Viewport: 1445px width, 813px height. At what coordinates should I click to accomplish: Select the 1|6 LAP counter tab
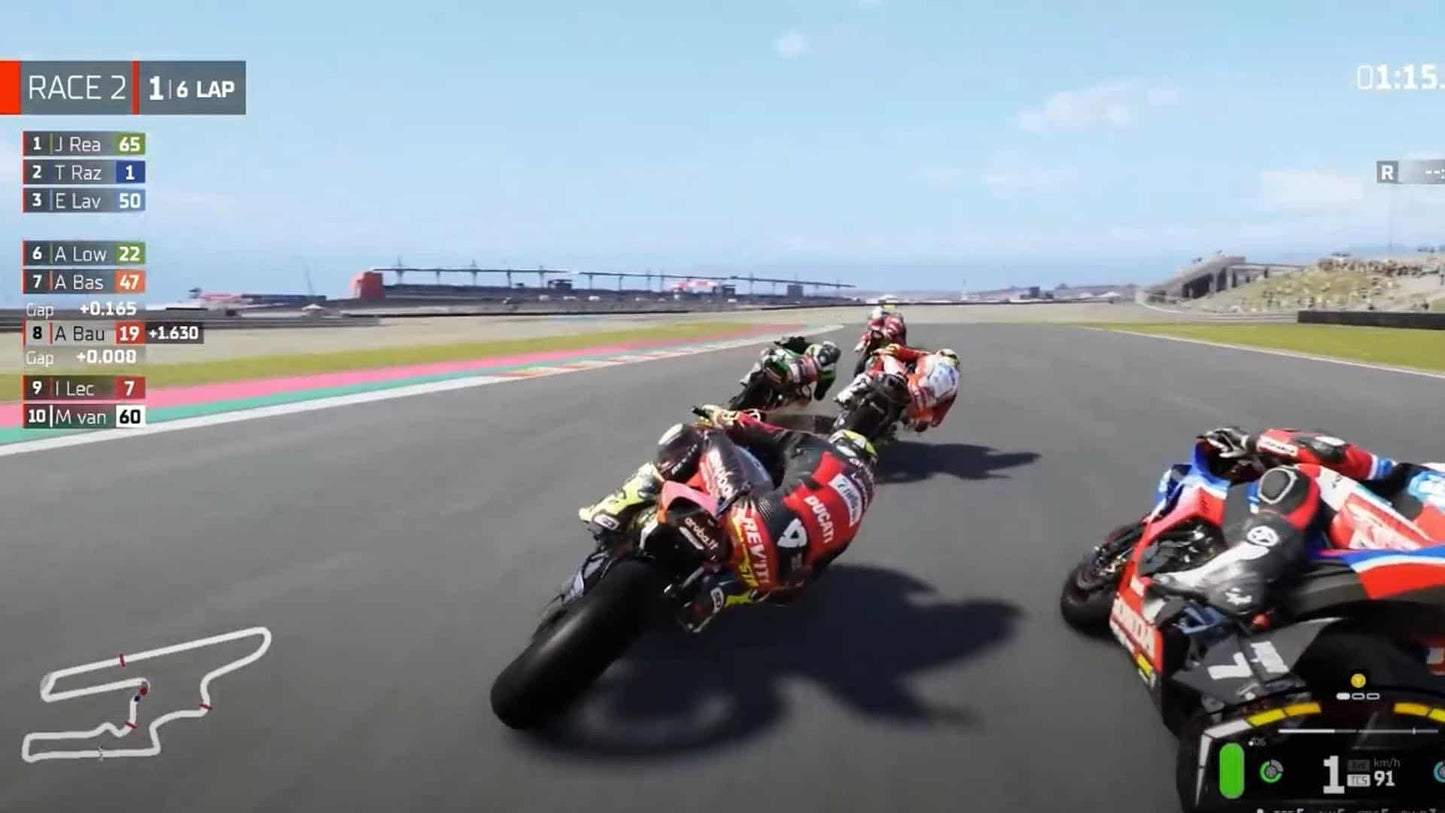click(x=190, y=88)
